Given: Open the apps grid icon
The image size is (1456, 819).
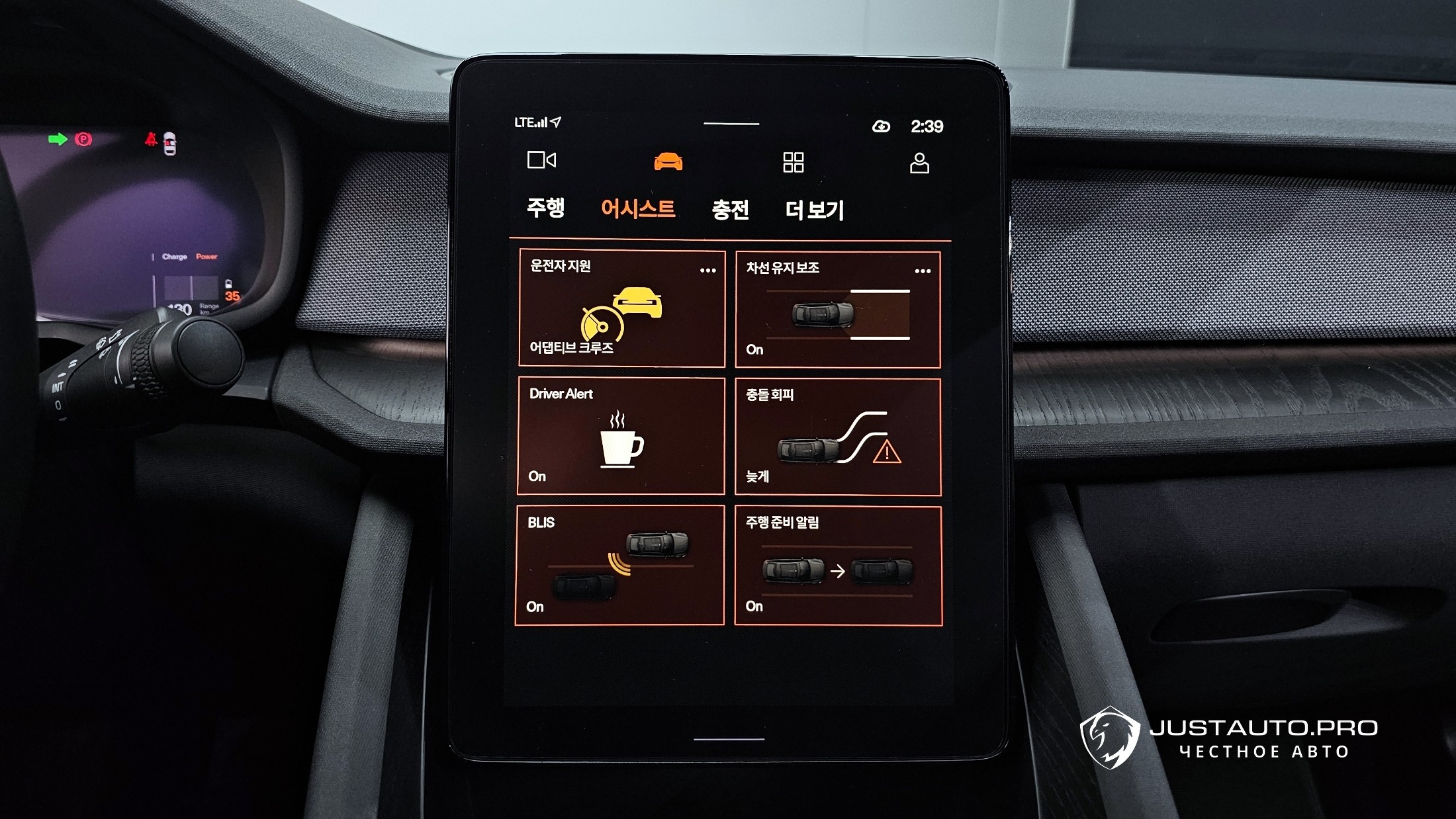Looking at the screenshot, I should click(x=793, y=162).
